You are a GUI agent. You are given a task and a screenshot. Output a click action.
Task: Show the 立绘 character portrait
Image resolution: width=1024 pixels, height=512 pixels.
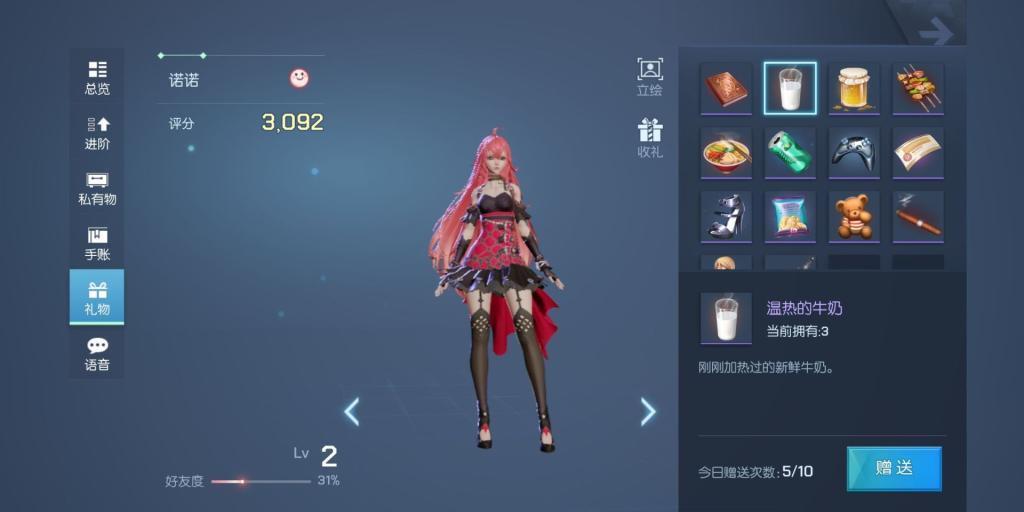point(650,77)
